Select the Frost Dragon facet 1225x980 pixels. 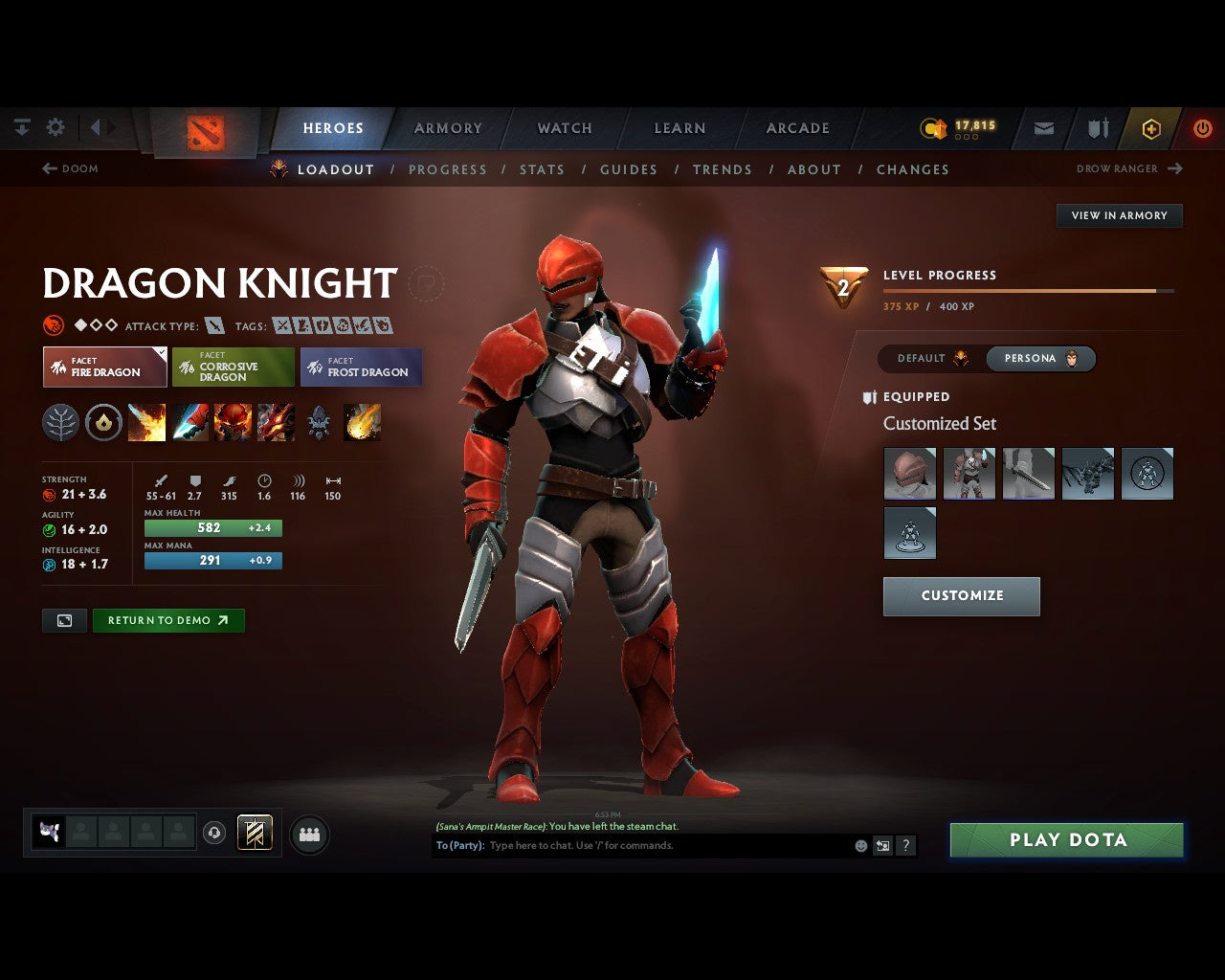(x=362, y=367)
